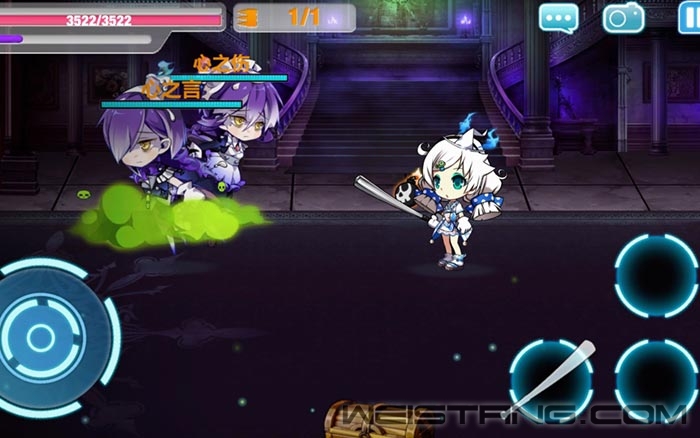
Task: Tap the camera screenshot button
Action: click(623, 18)
